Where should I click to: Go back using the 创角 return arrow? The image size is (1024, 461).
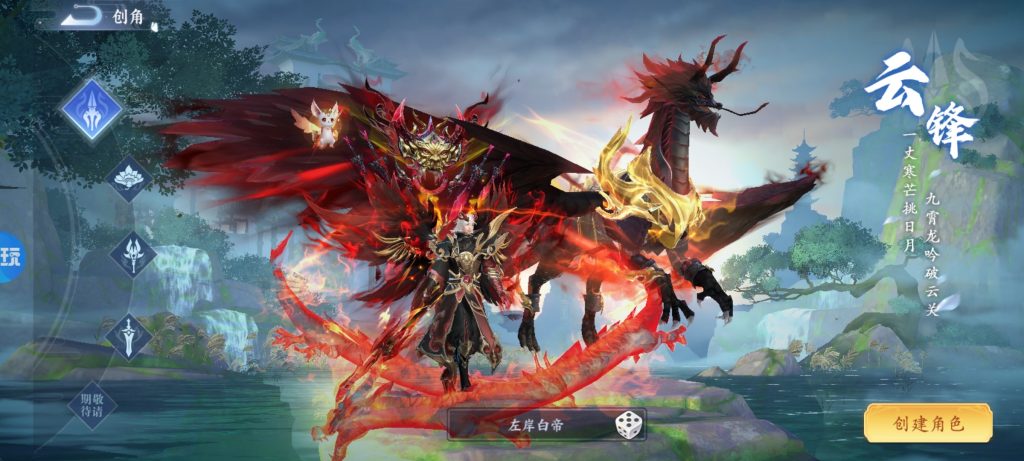point(84,15)
